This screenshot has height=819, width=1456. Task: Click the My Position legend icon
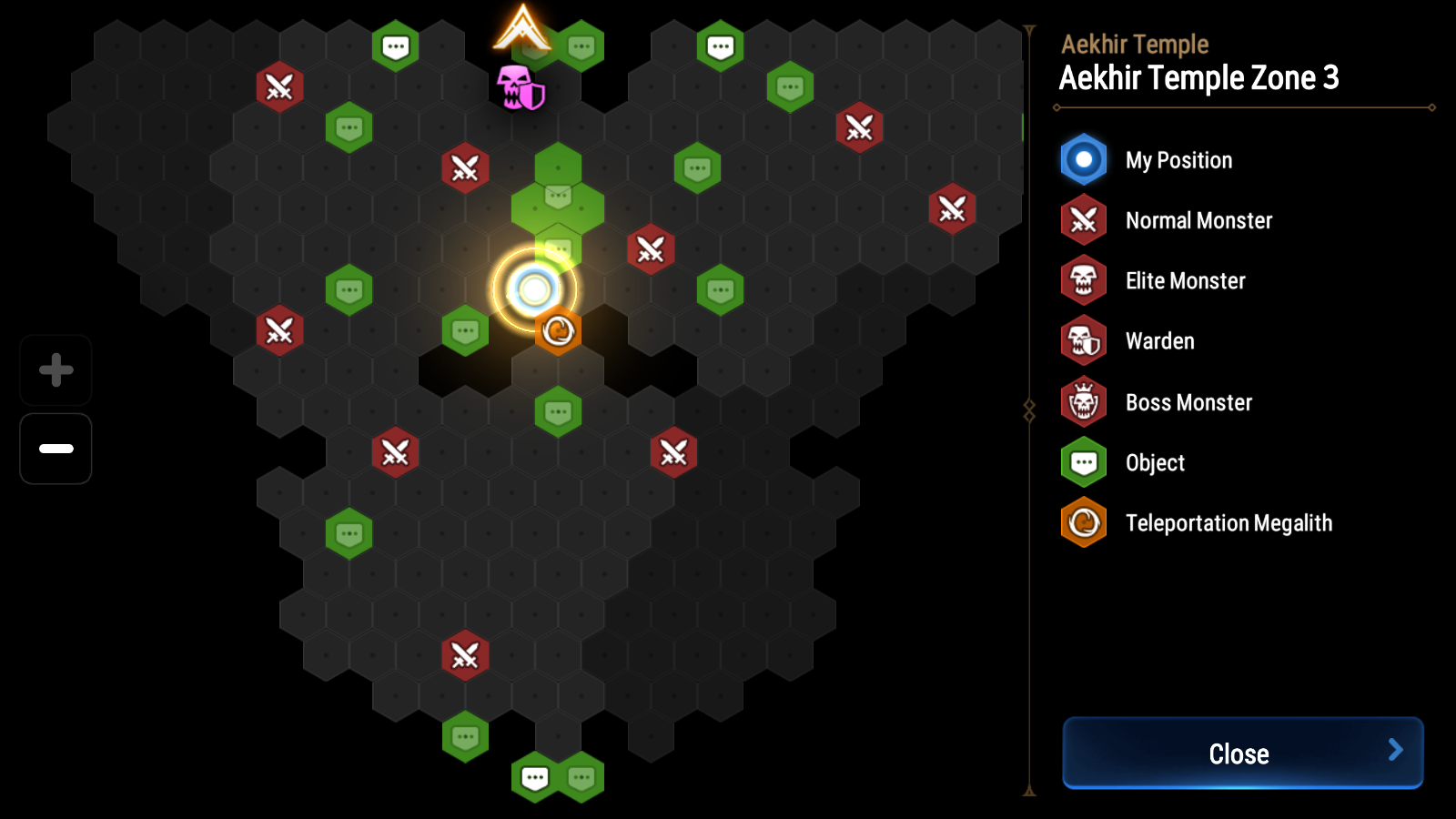[1084, 159]
